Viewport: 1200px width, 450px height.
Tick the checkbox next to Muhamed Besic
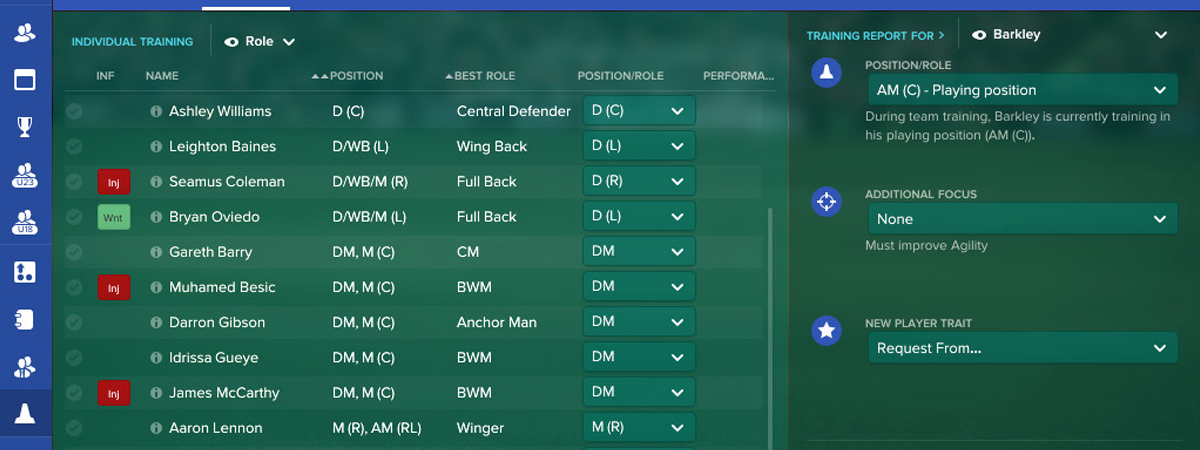(74, 288)
